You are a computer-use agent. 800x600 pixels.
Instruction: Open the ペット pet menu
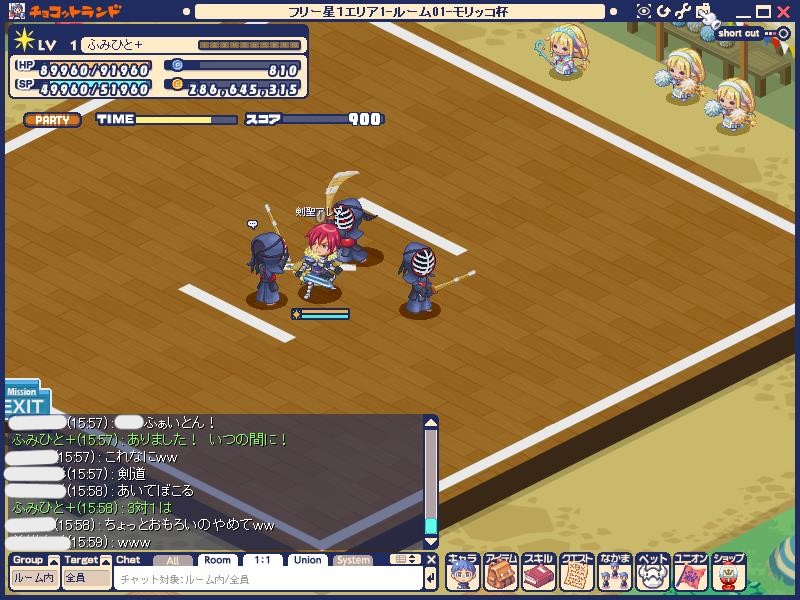click(652, 572)
